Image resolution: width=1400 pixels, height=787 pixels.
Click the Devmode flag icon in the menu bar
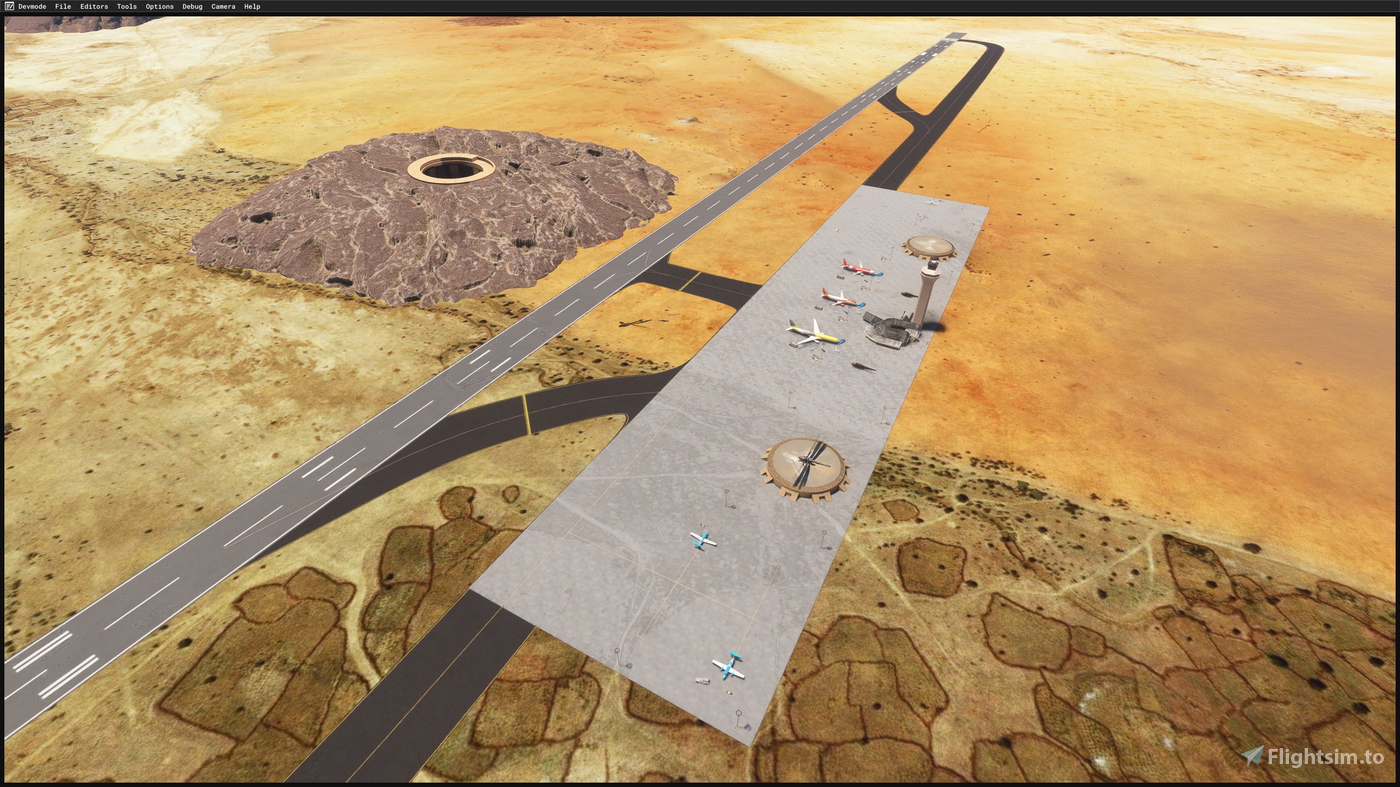tap(8, 5)
